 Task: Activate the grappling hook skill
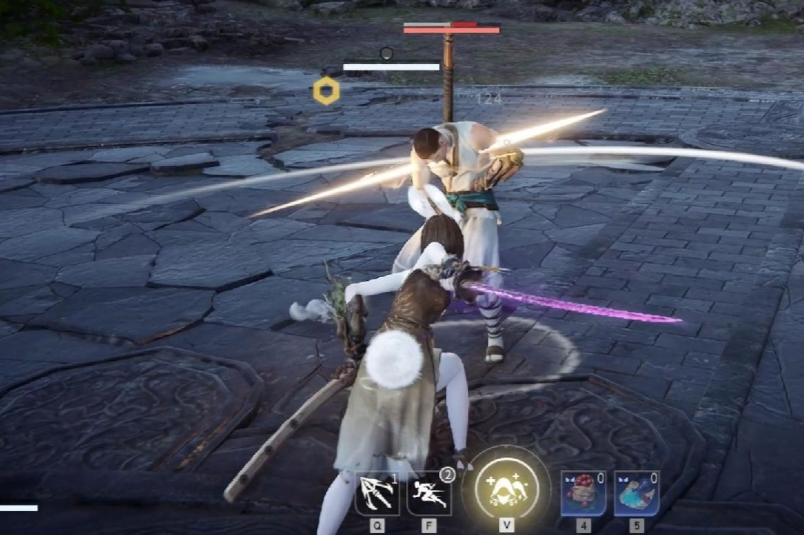tap(377, 494)
